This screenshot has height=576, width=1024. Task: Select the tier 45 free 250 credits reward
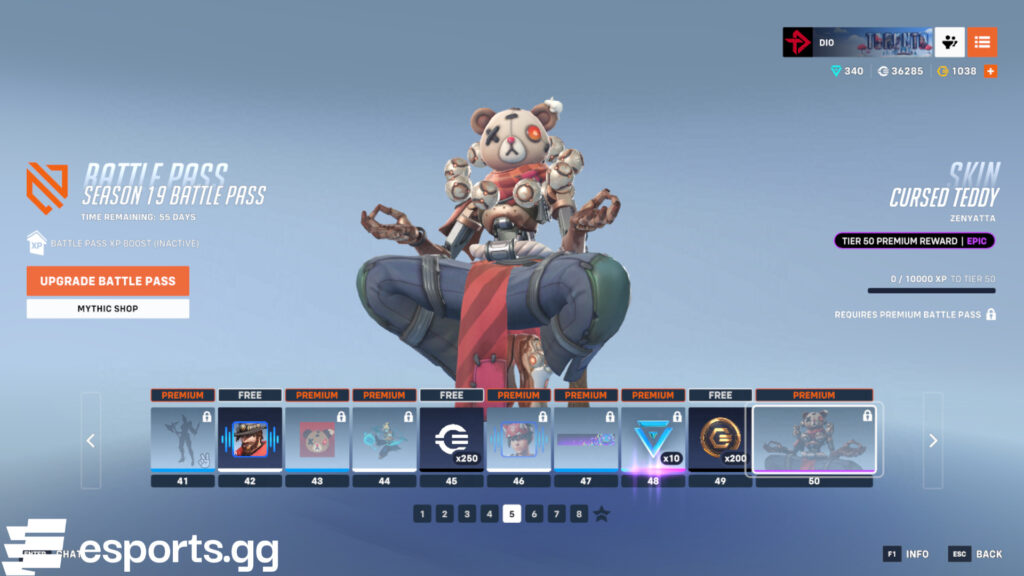click(x=451, y=438)
